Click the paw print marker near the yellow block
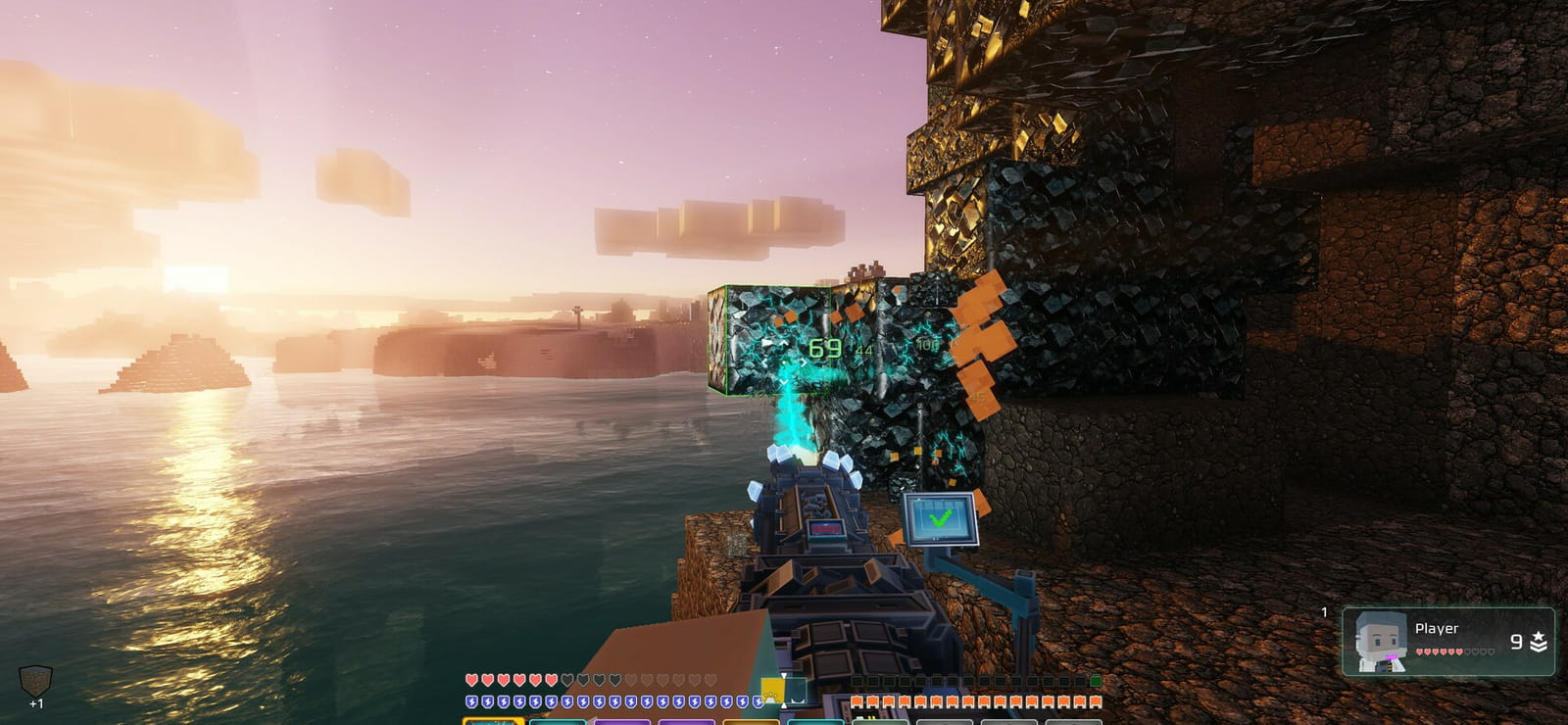 [768, 698]
